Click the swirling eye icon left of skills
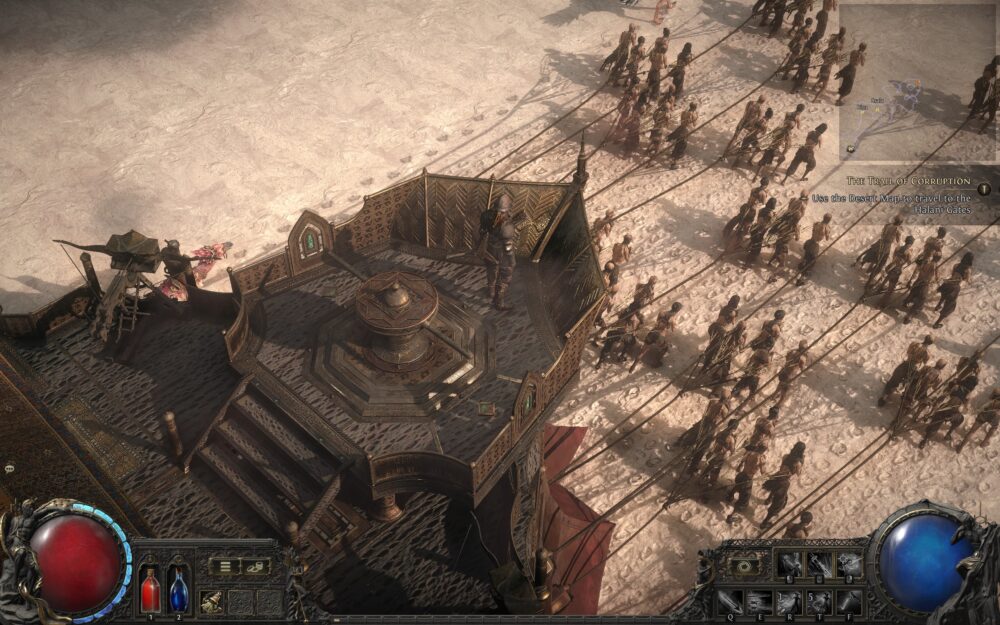The height and width of the screenshot is (625, 1000). click(x=745, y=565)
